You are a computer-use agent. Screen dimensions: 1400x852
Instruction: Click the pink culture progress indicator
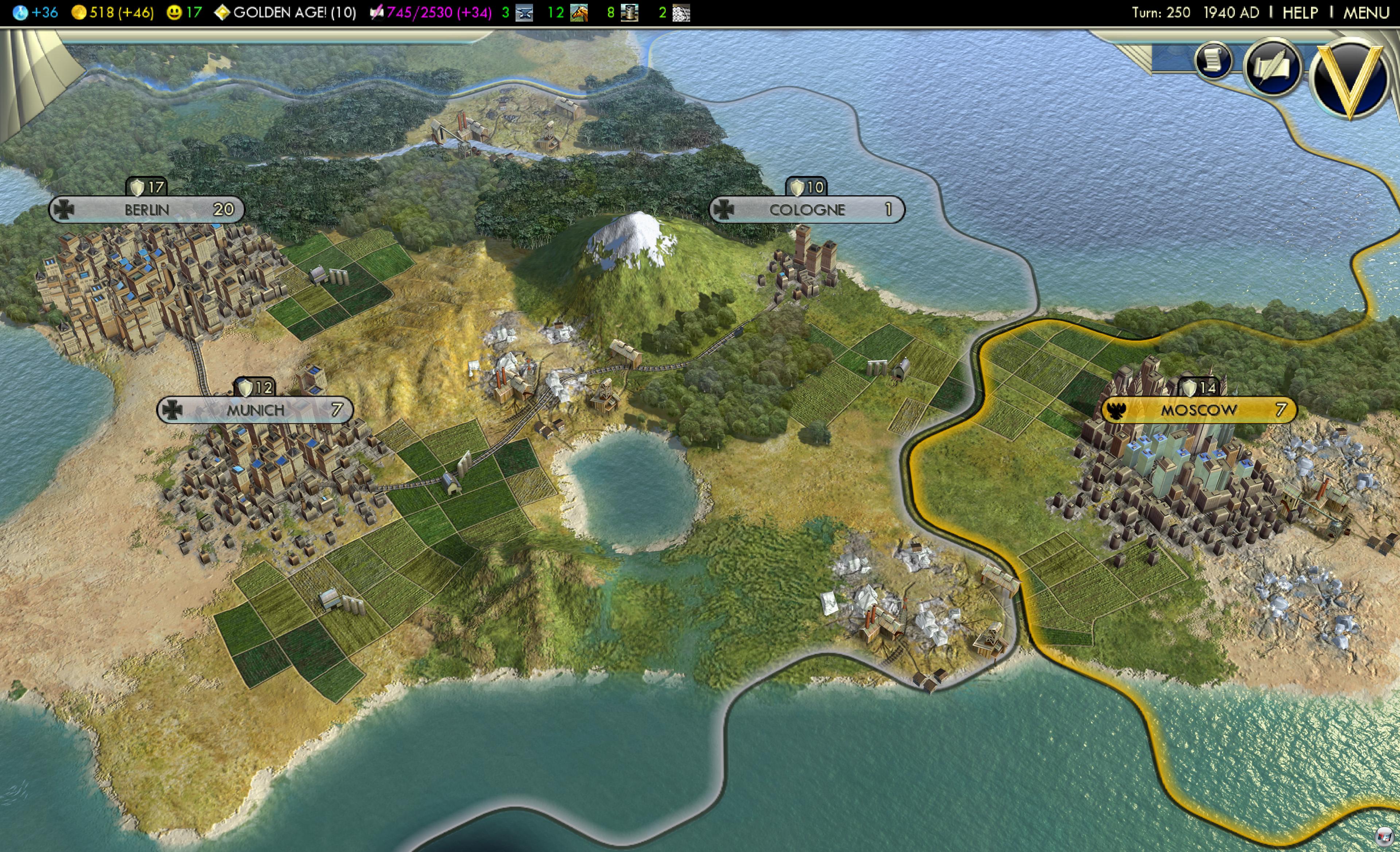point(431,12)
